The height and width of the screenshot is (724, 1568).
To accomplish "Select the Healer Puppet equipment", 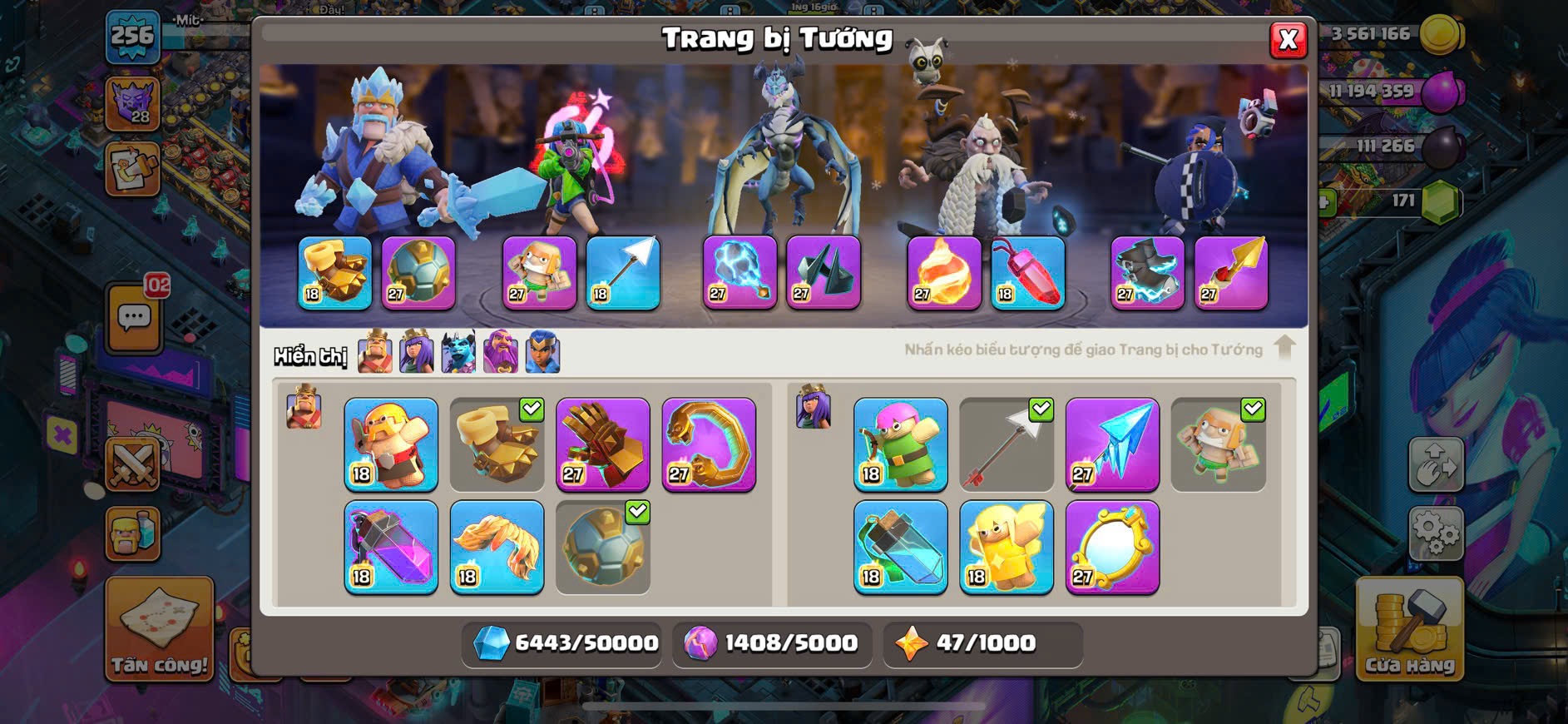I will (x=1006, y=547).
